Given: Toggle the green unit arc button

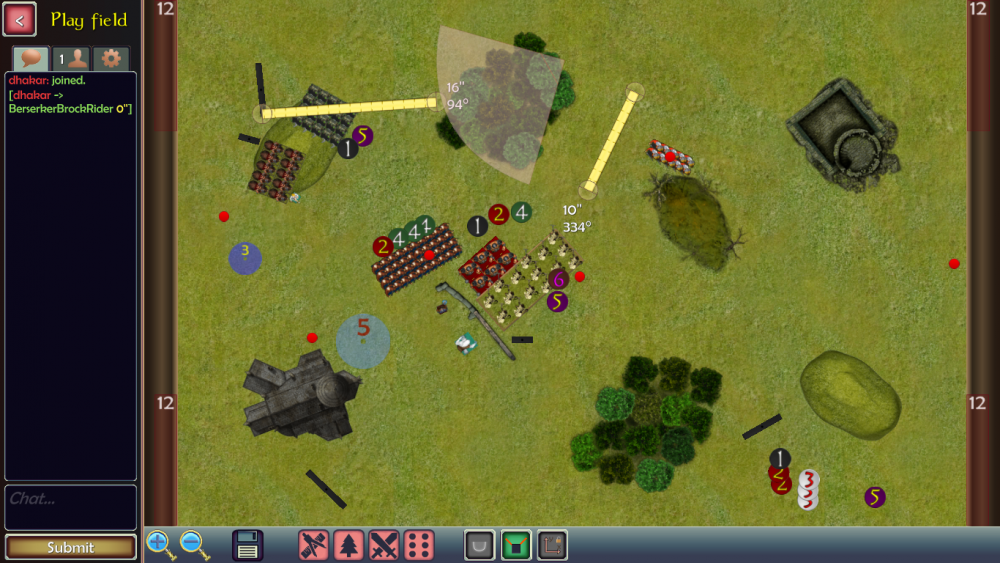Looking at the screenshot, I should point(516,545).
